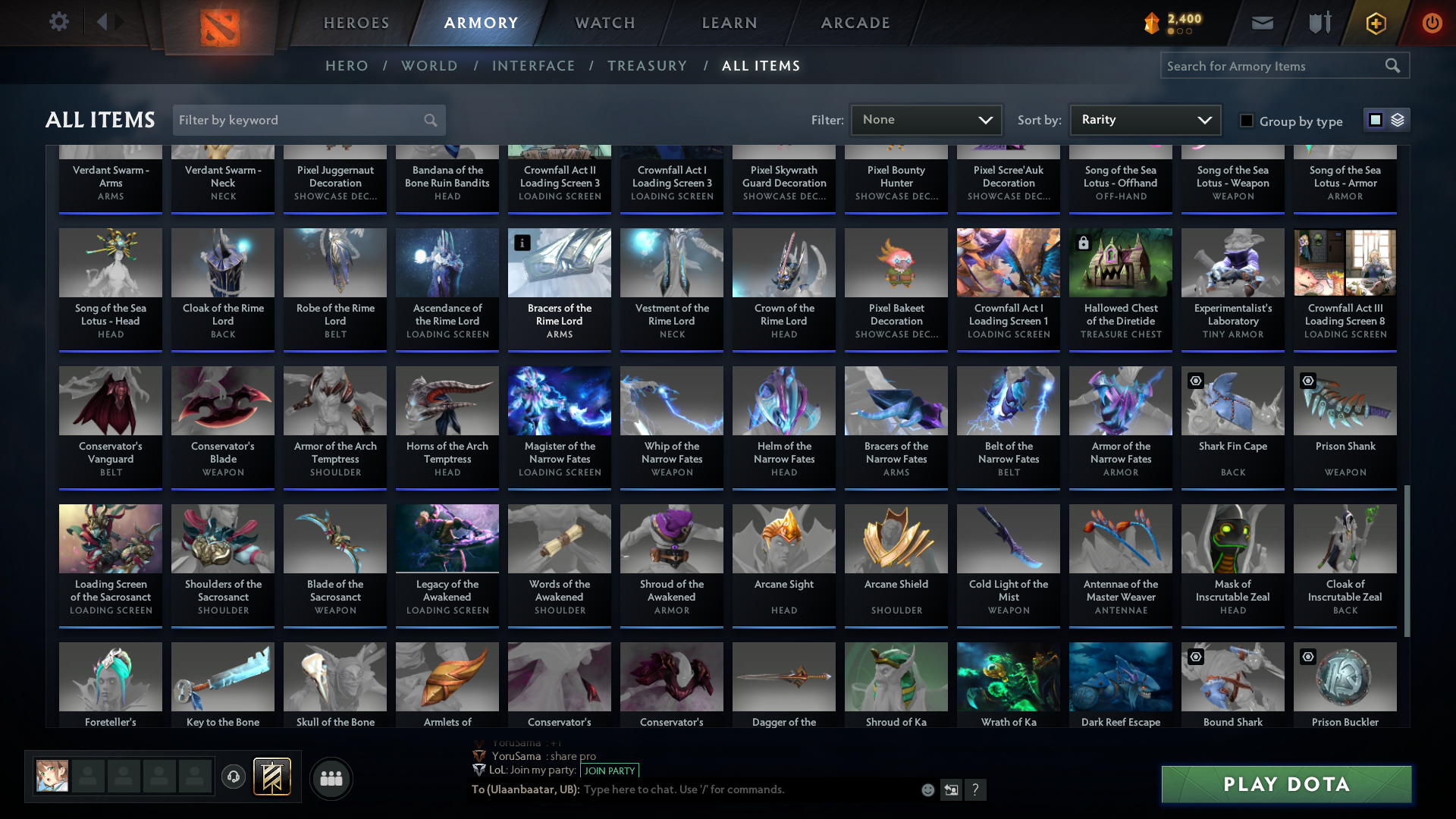Toggle the Group by type checkbox

click(x=1246, y=121)
